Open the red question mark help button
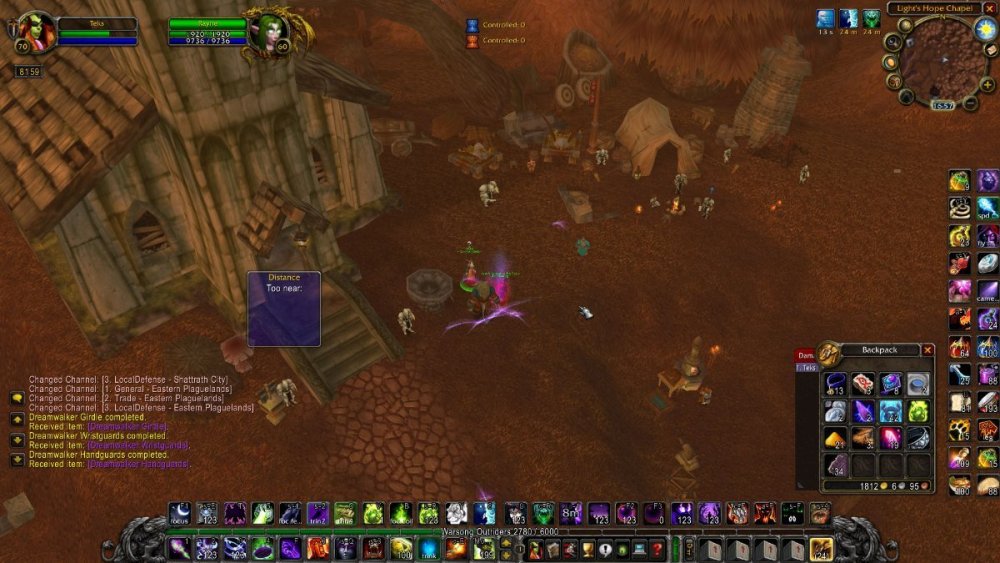 tap(656, 548)
